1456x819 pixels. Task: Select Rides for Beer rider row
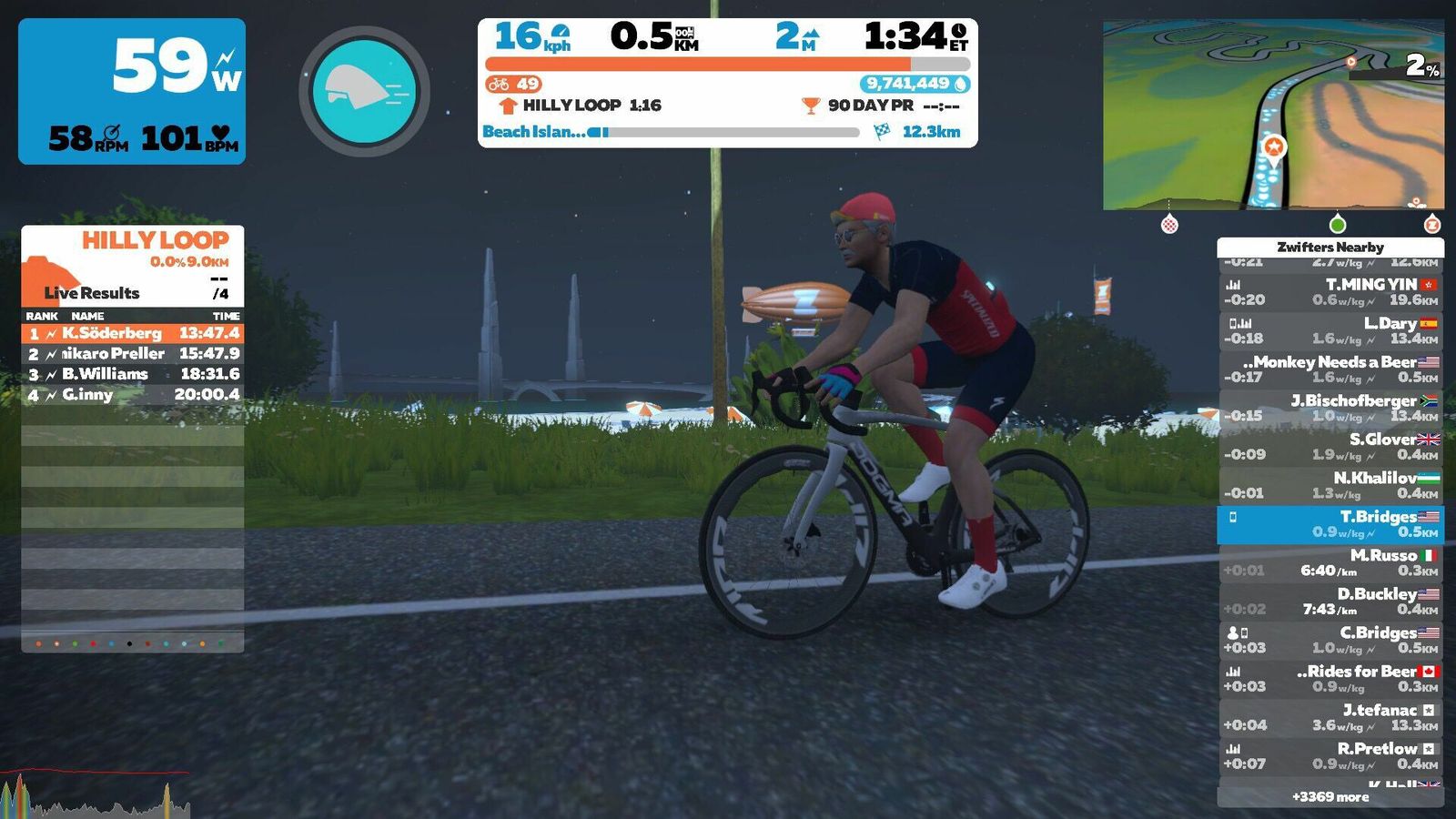click(1330, 679)
